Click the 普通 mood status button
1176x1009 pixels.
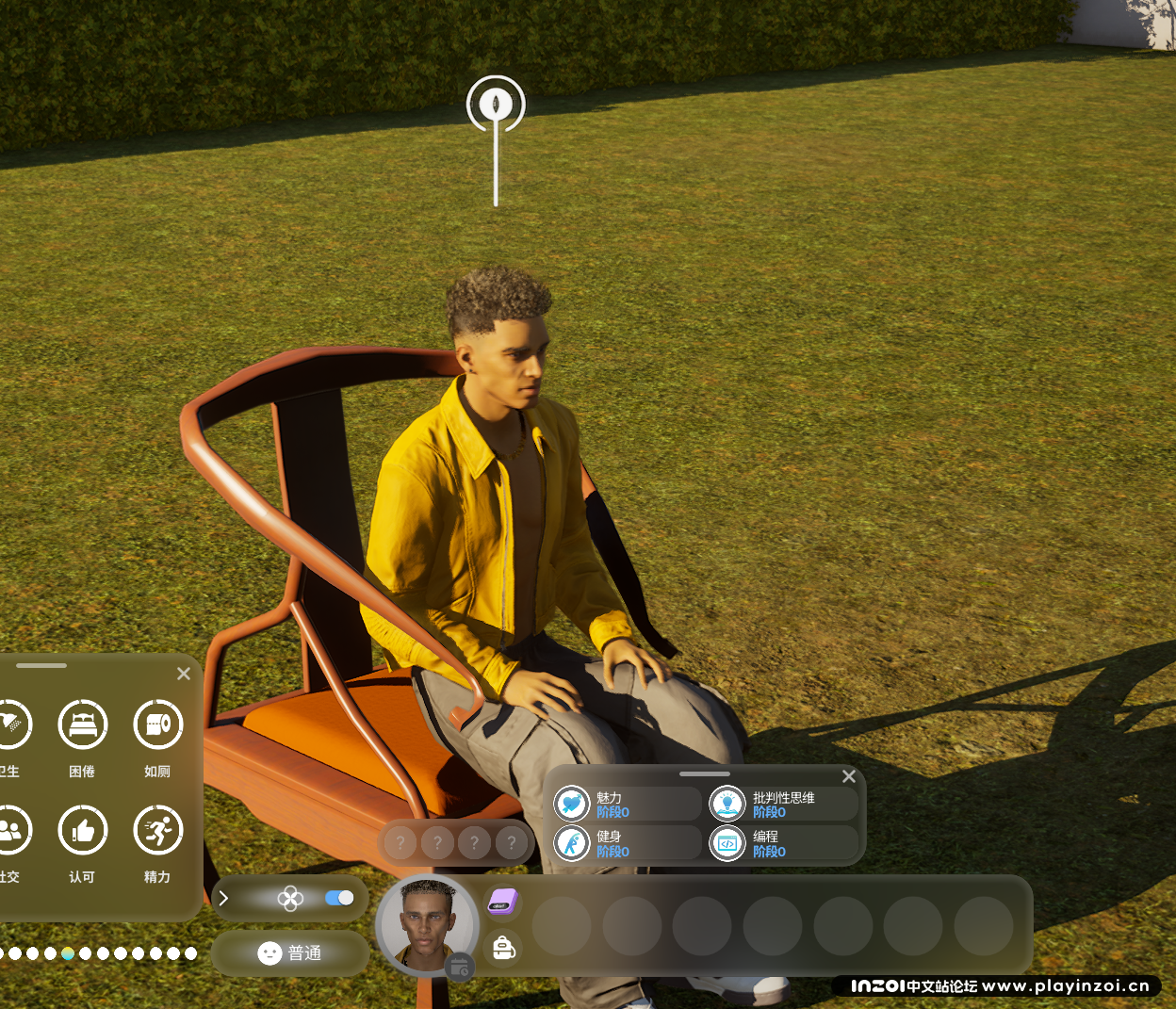(x=290, y=953)
